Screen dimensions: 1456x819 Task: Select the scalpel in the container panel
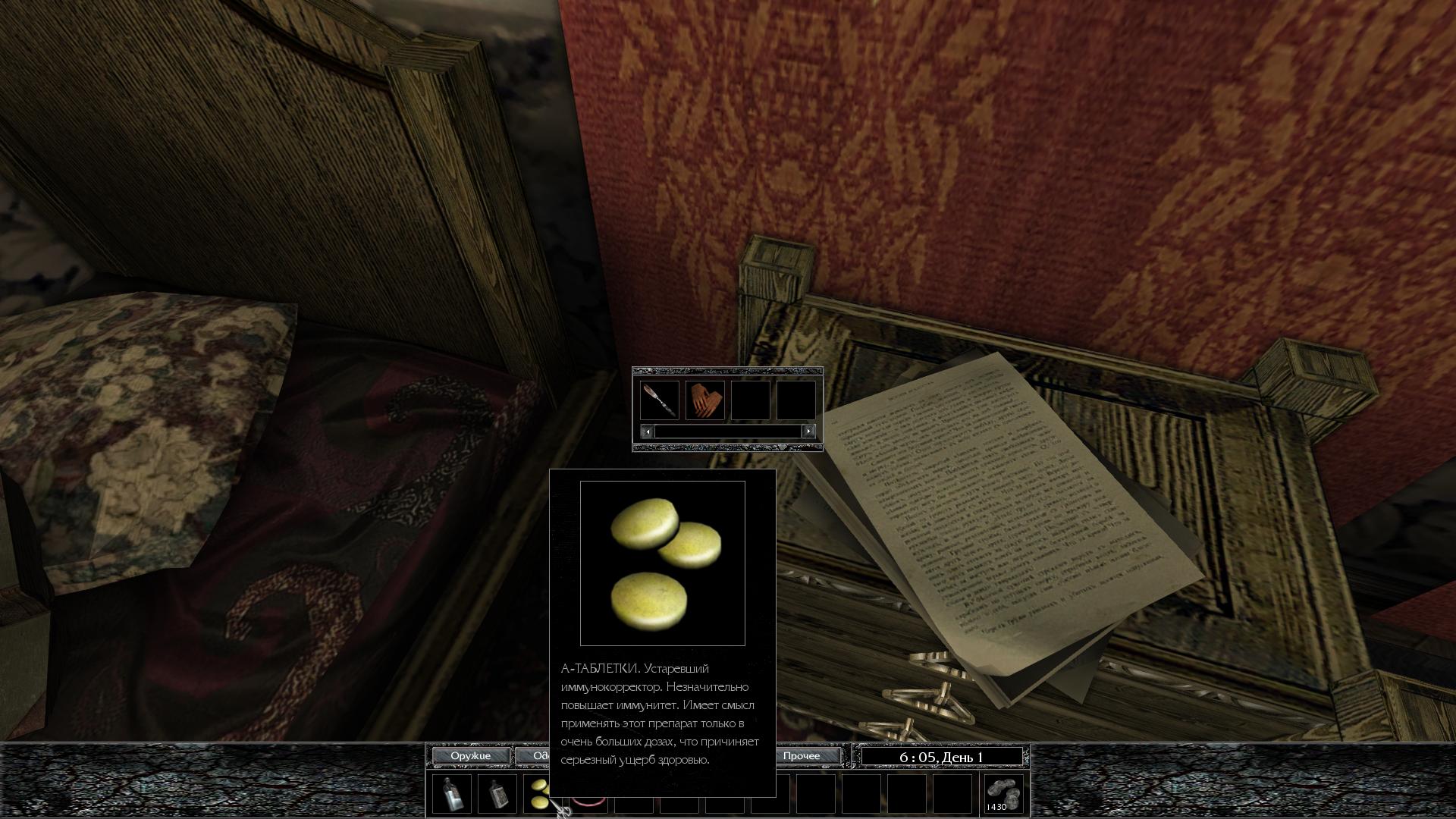pos(659,400)
